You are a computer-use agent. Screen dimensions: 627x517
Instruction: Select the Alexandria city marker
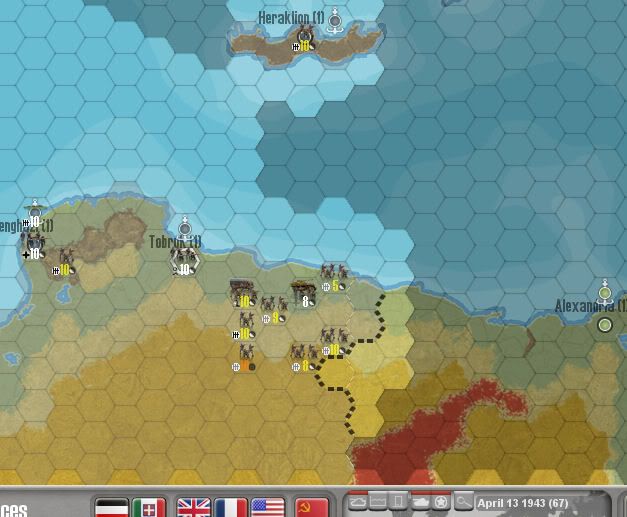604,325
